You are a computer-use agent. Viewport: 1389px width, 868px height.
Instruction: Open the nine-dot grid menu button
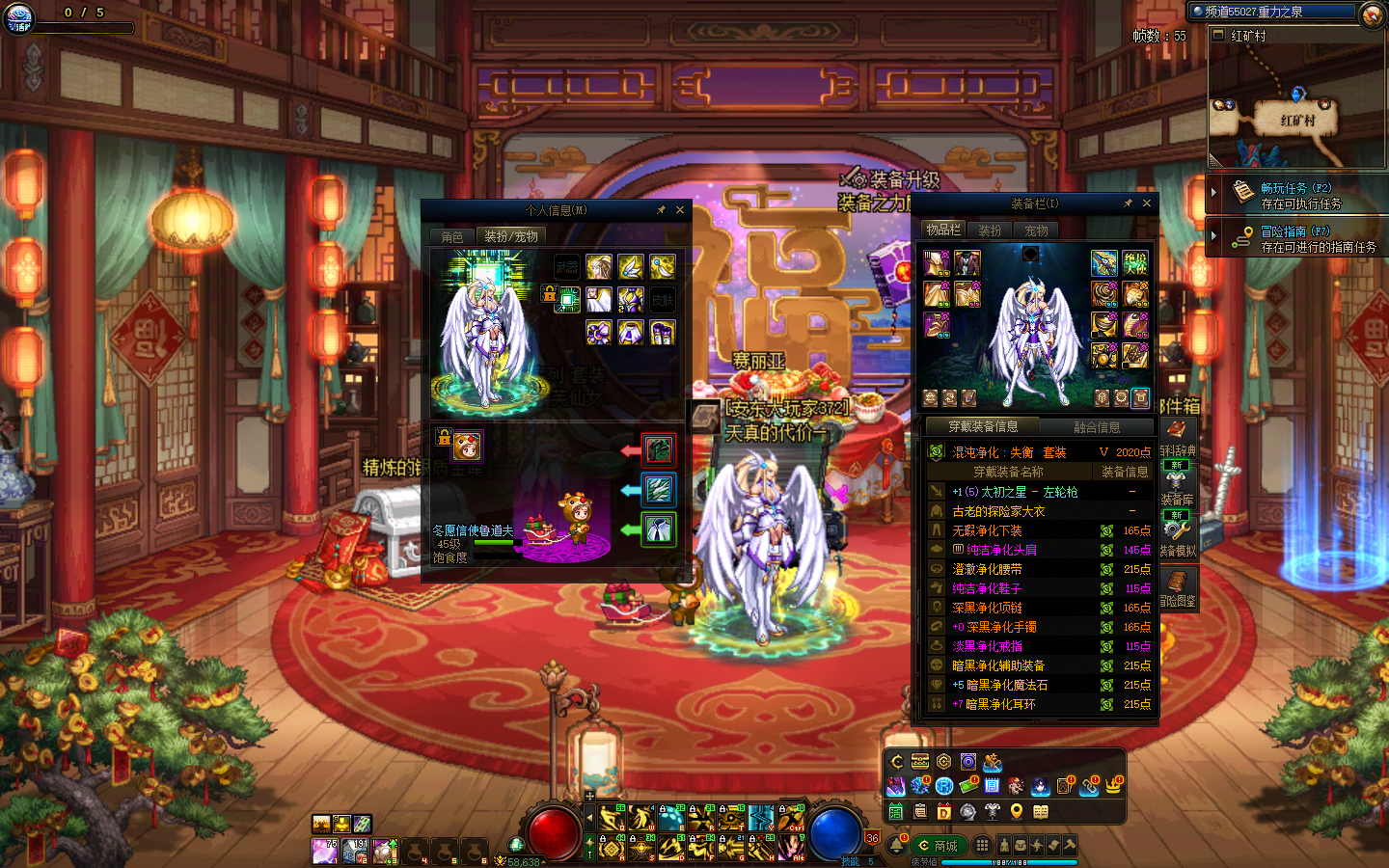[x=982, y=845]
